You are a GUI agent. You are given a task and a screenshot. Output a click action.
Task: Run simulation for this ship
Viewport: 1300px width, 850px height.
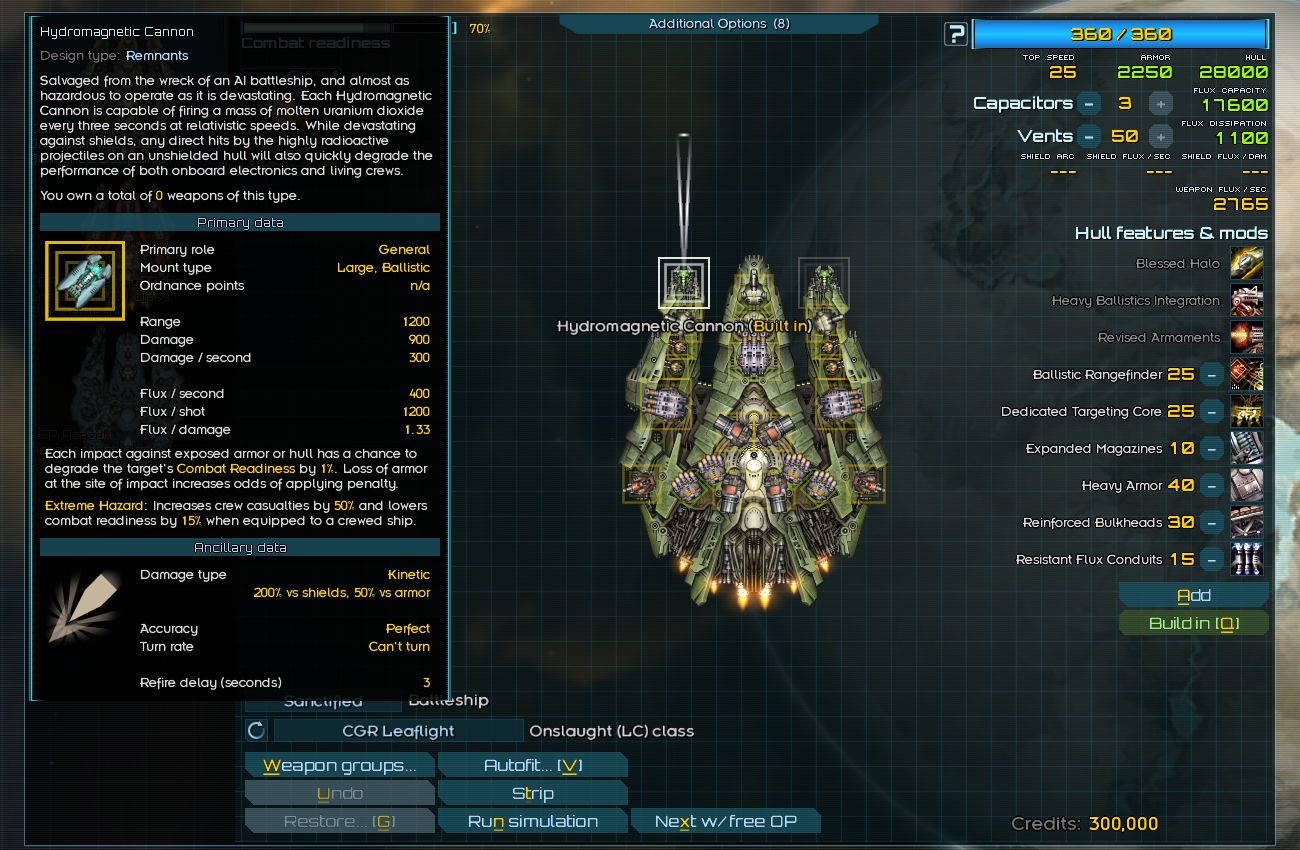[x=532, y=822]
